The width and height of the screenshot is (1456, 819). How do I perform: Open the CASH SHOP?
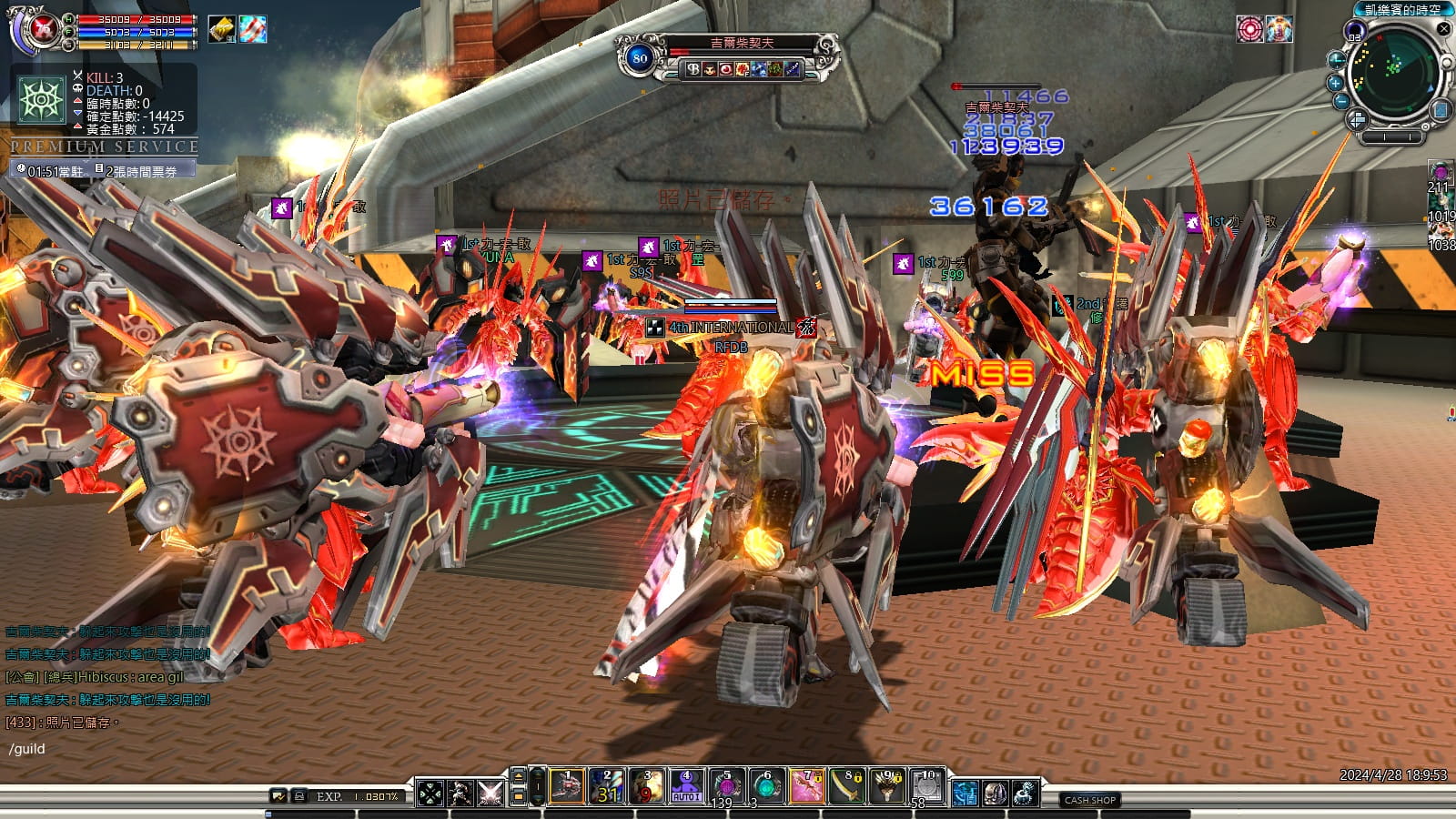click(1089, 800)
